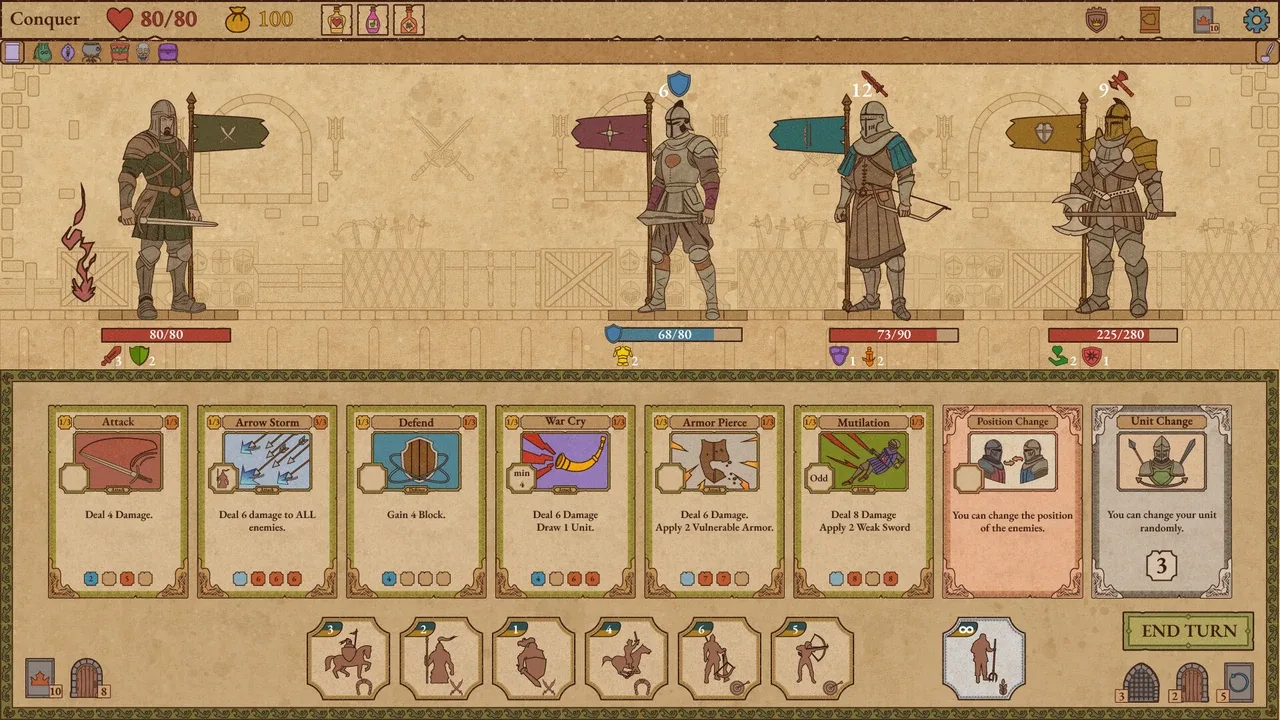The image size is (1280, 720).
Task: Choose the banner knight unit token
Action: (x=441, y=658)
